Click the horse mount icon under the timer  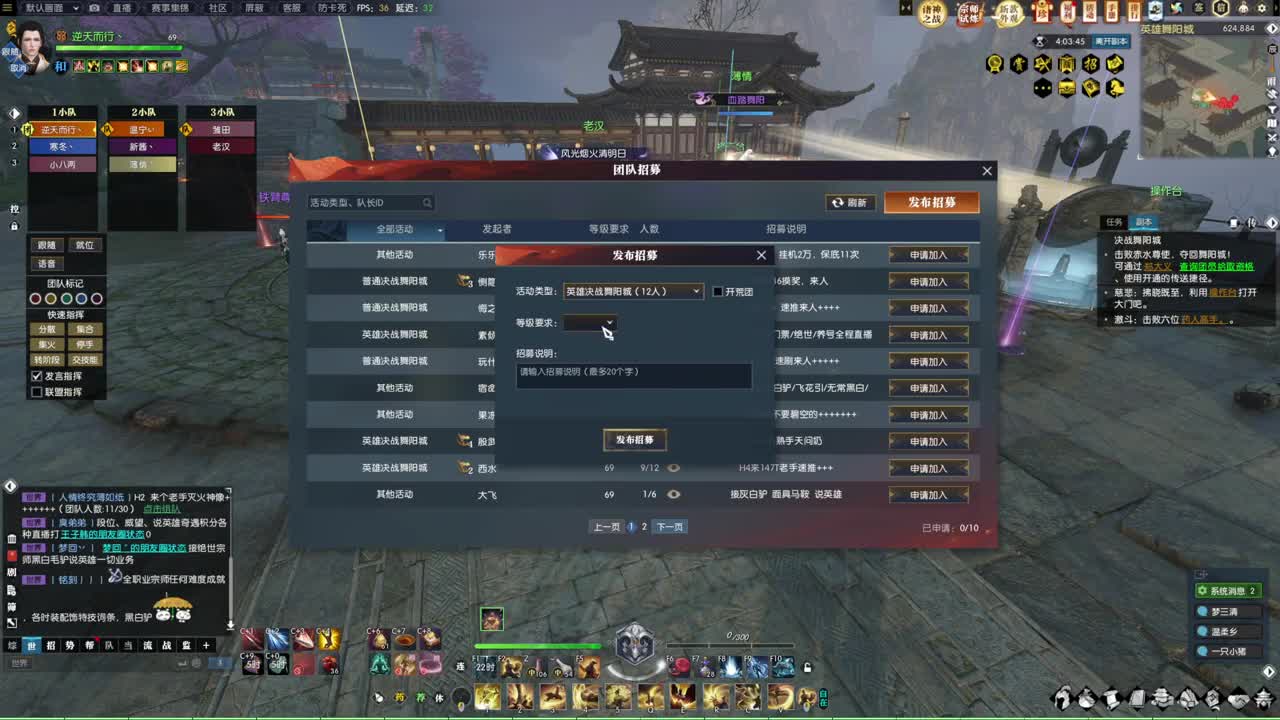point(1114,88)
